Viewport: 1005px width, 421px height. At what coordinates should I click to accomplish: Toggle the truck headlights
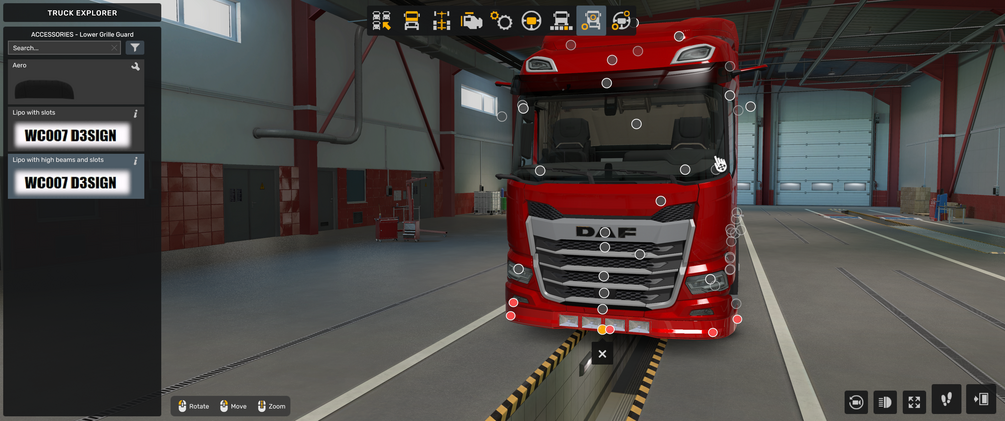pyautogui.click(x=885, y=402)
